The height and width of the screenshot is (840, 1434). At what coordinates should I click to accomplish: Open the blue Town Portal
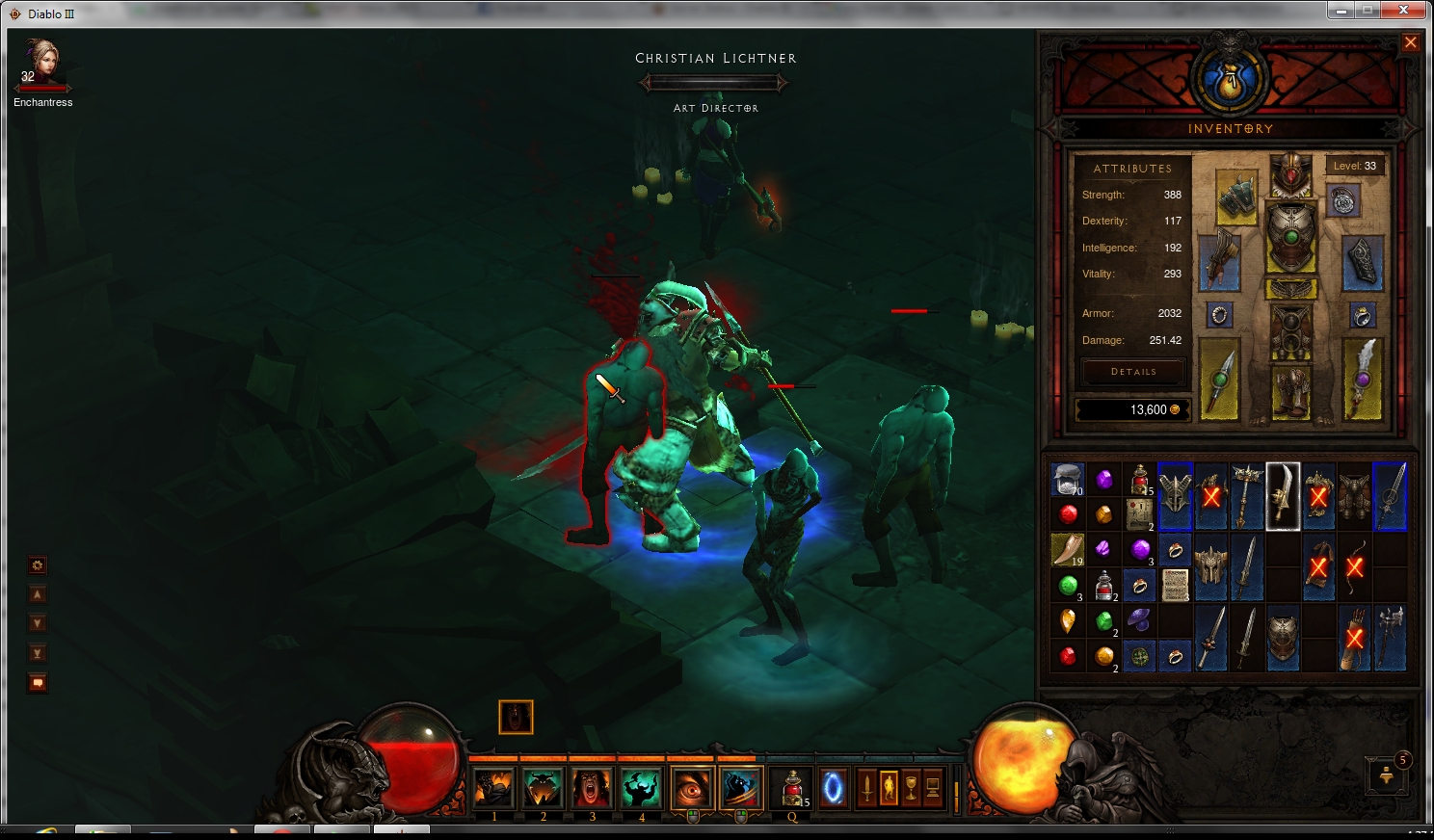point(833,788)
